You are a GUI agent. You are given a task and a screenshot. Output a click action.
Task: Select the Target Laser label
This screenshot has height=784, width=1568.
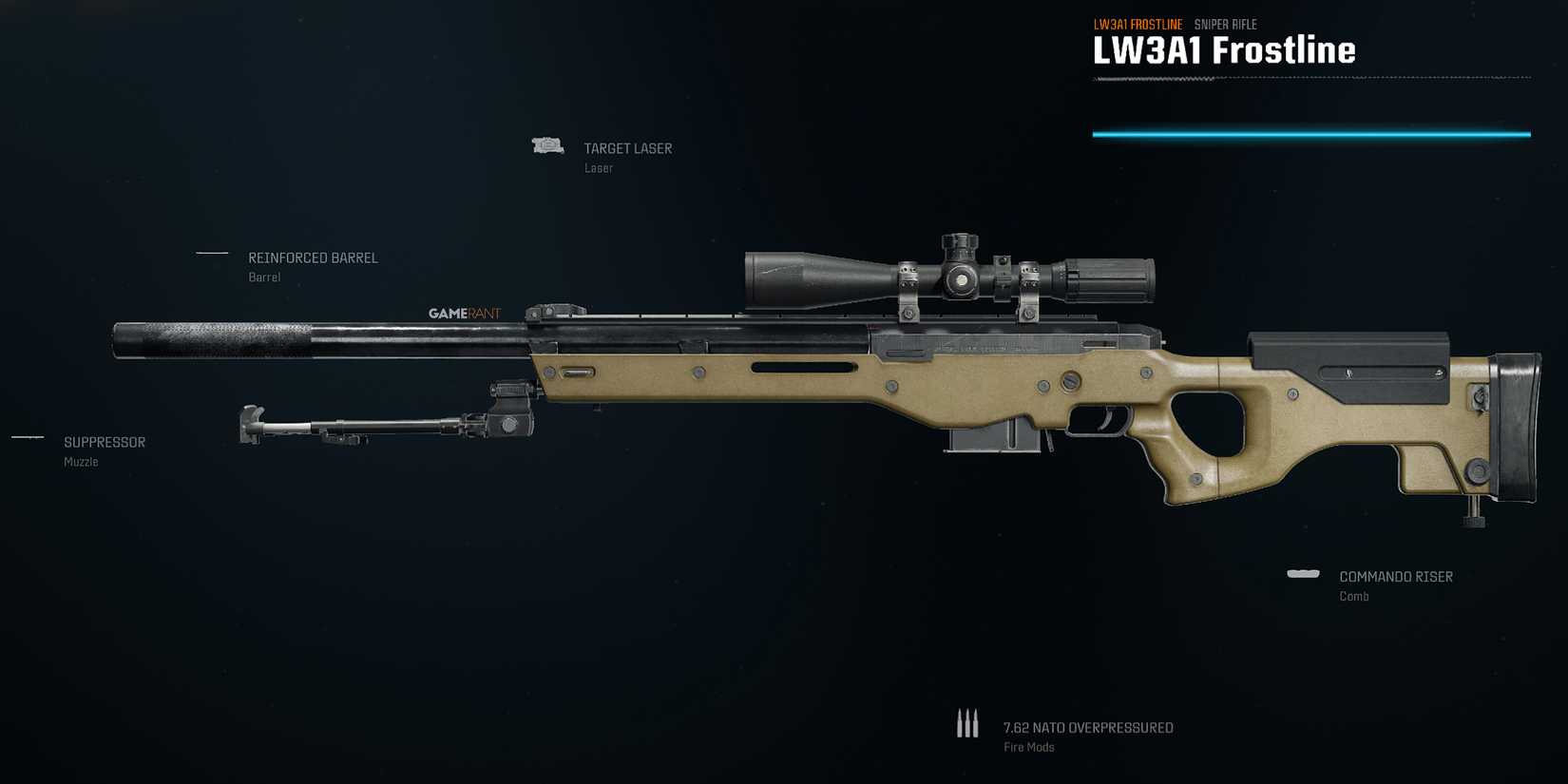[x=627, y=147]
